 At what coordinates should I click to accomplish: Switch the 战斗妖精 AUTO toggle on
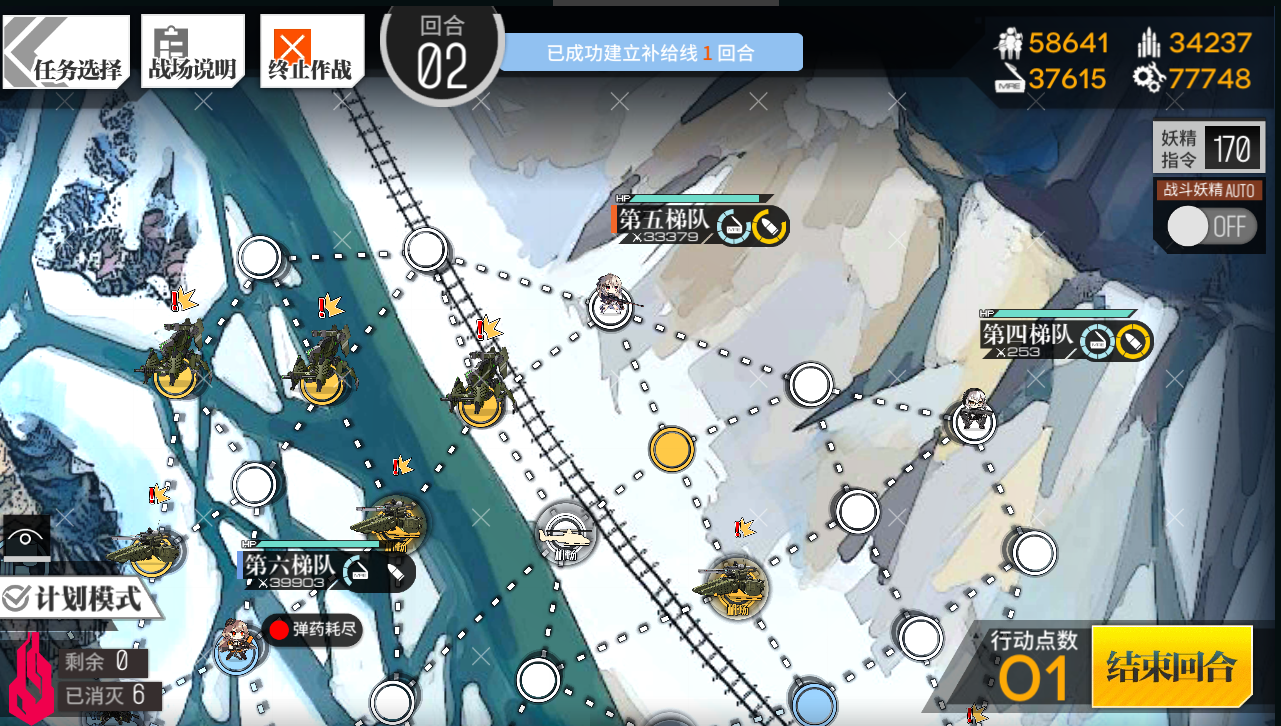pyautogui.click(x=1209, y=226)
